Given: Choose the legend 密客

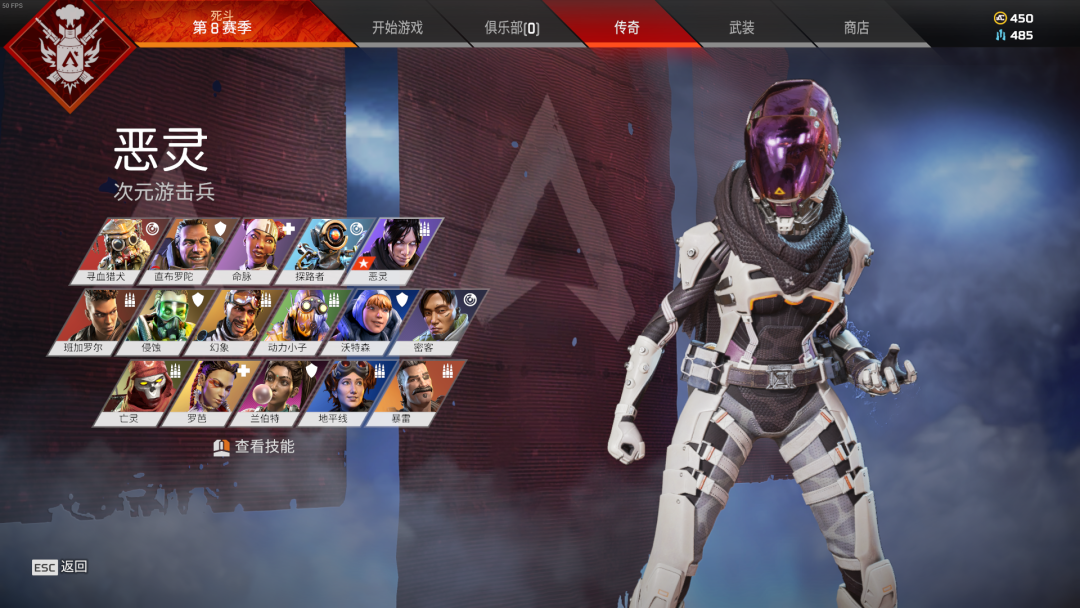Looking at the screenshot, I should (420, 320).
